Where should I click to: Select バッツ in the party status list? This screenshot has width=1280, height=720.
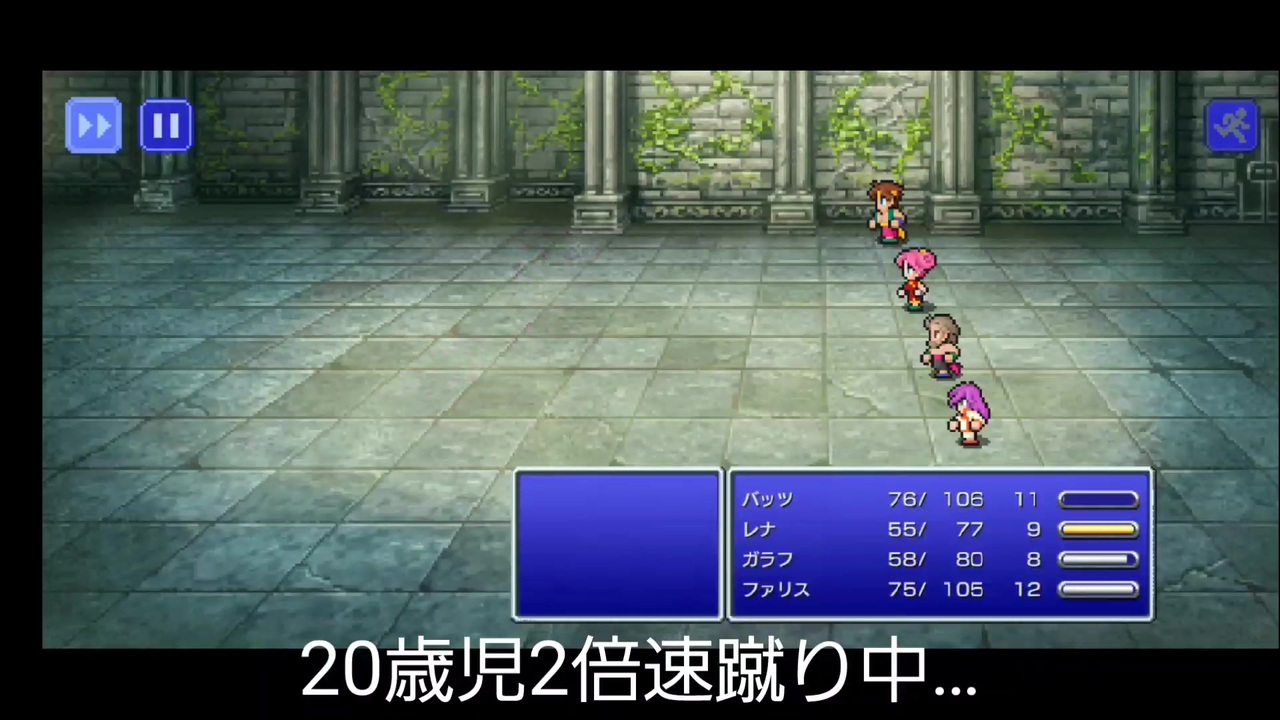click(x=767, y=499)
